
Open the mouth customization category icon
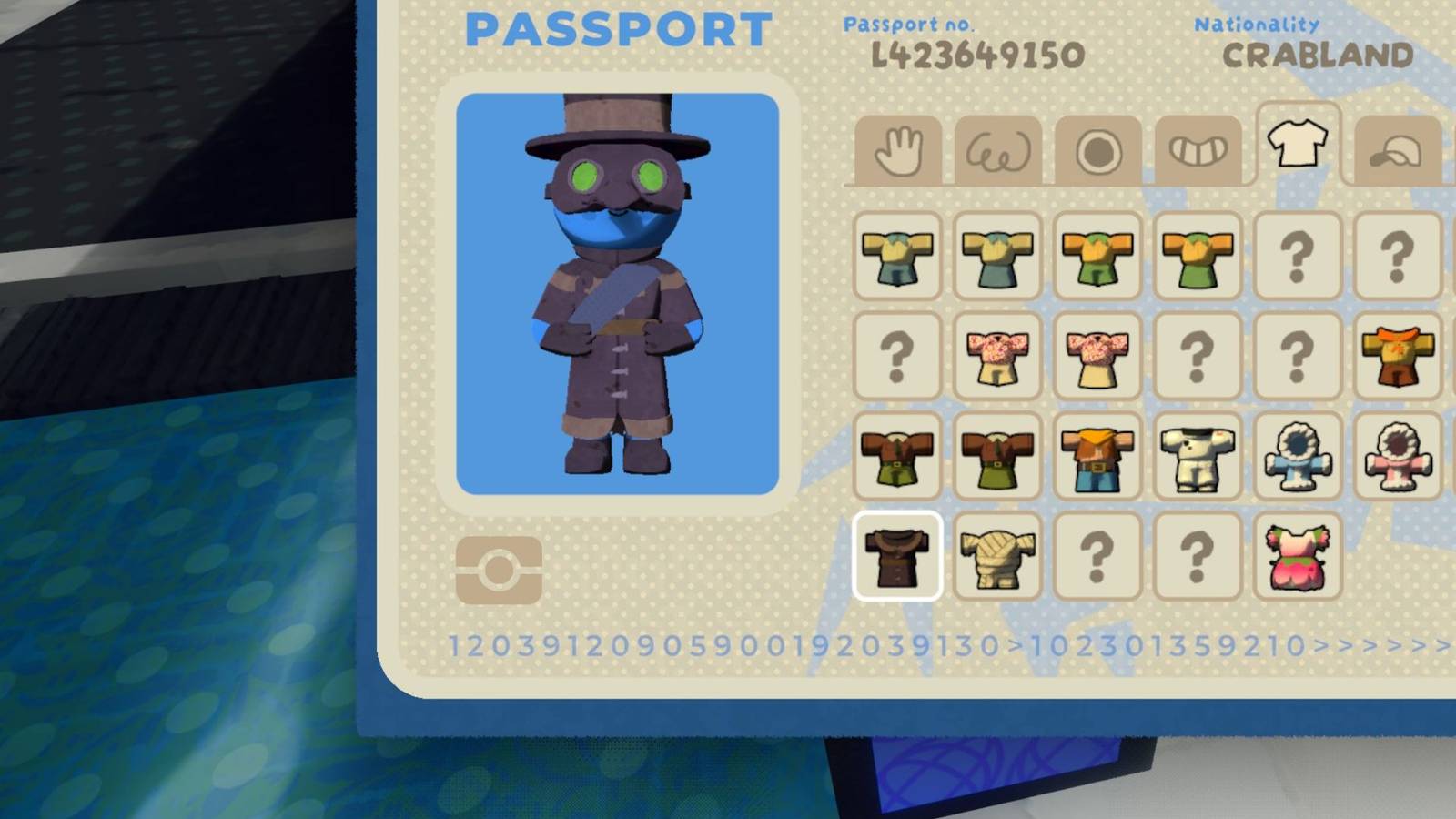click(x=1197, y=148)
